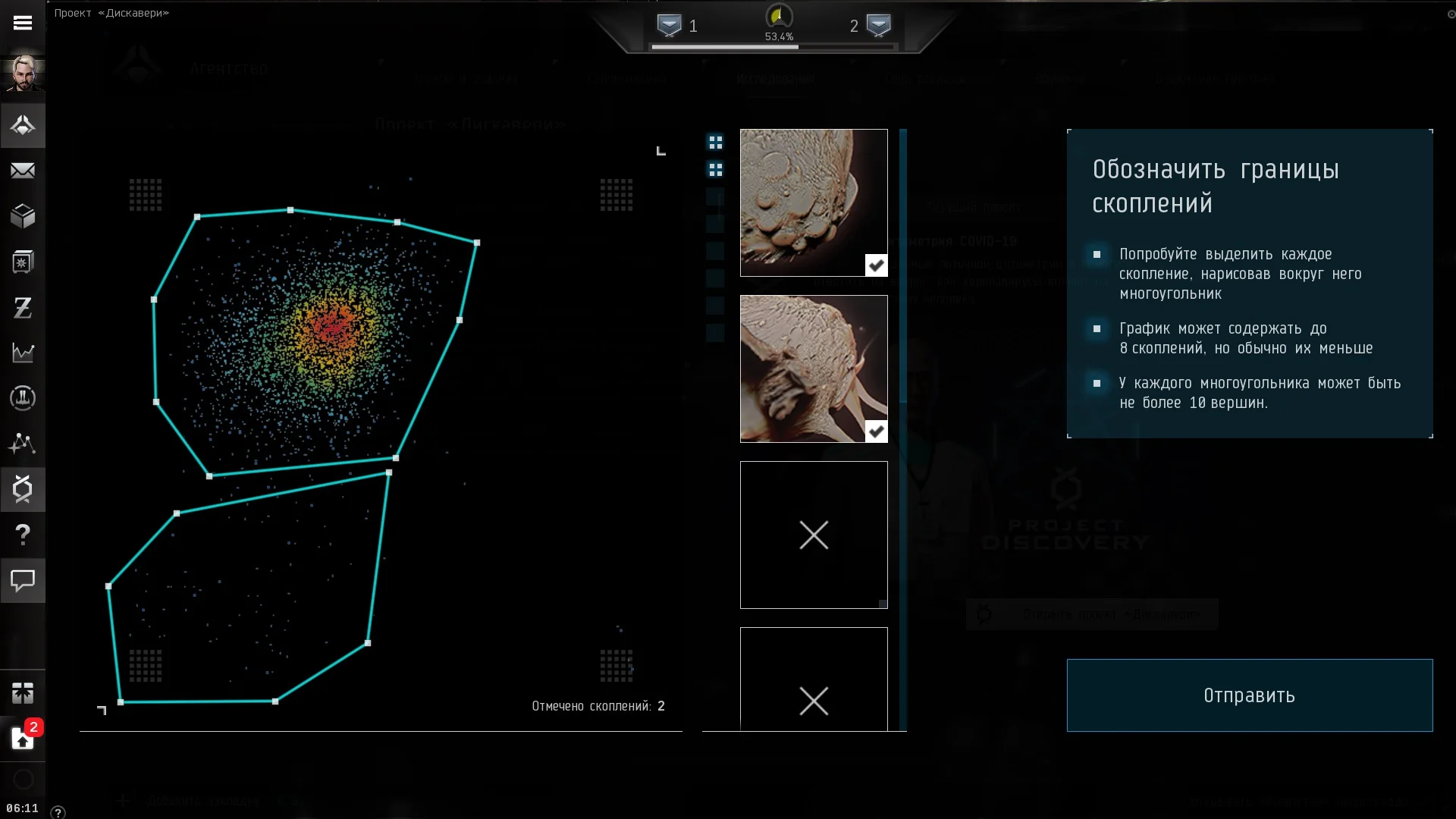
Task: Open the market graph icon
Action: pyautogui.click(x=23, y=353)
